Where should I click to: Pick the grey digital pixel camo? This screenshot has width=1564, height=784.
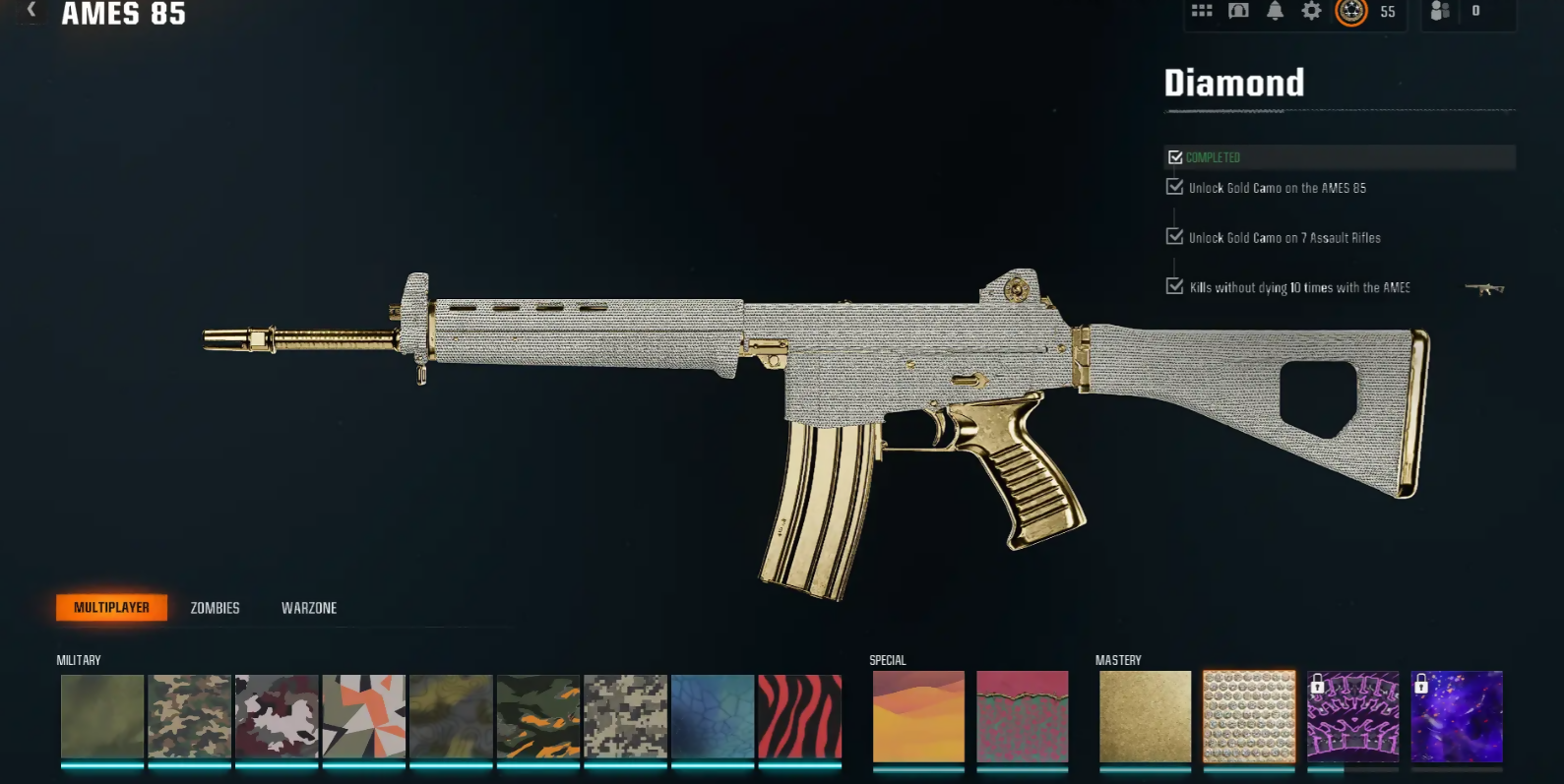625,716
